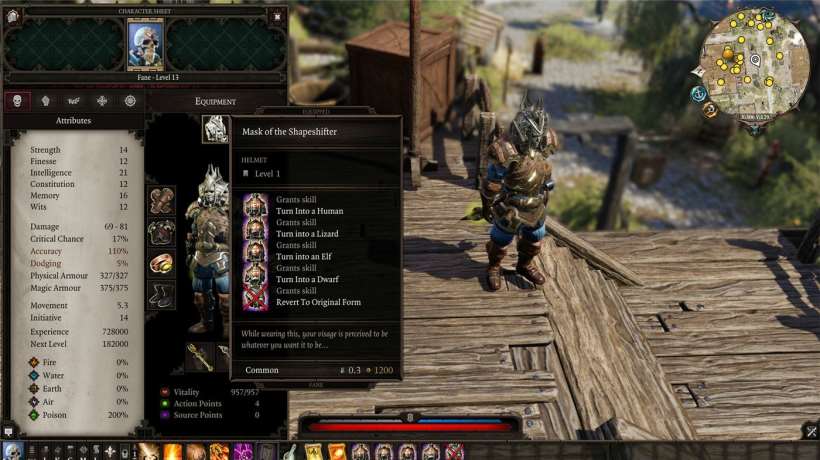Click the orange icon below the anchor
This screenshot has width=820, height=460.
709,109
